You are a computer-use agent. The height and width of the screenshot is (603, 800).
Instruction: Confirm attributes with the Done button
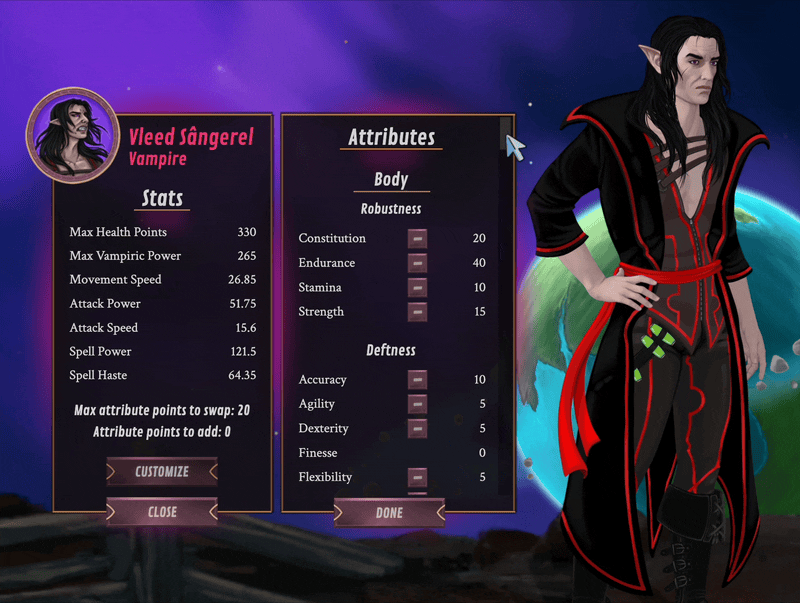[x=389, y=513]
